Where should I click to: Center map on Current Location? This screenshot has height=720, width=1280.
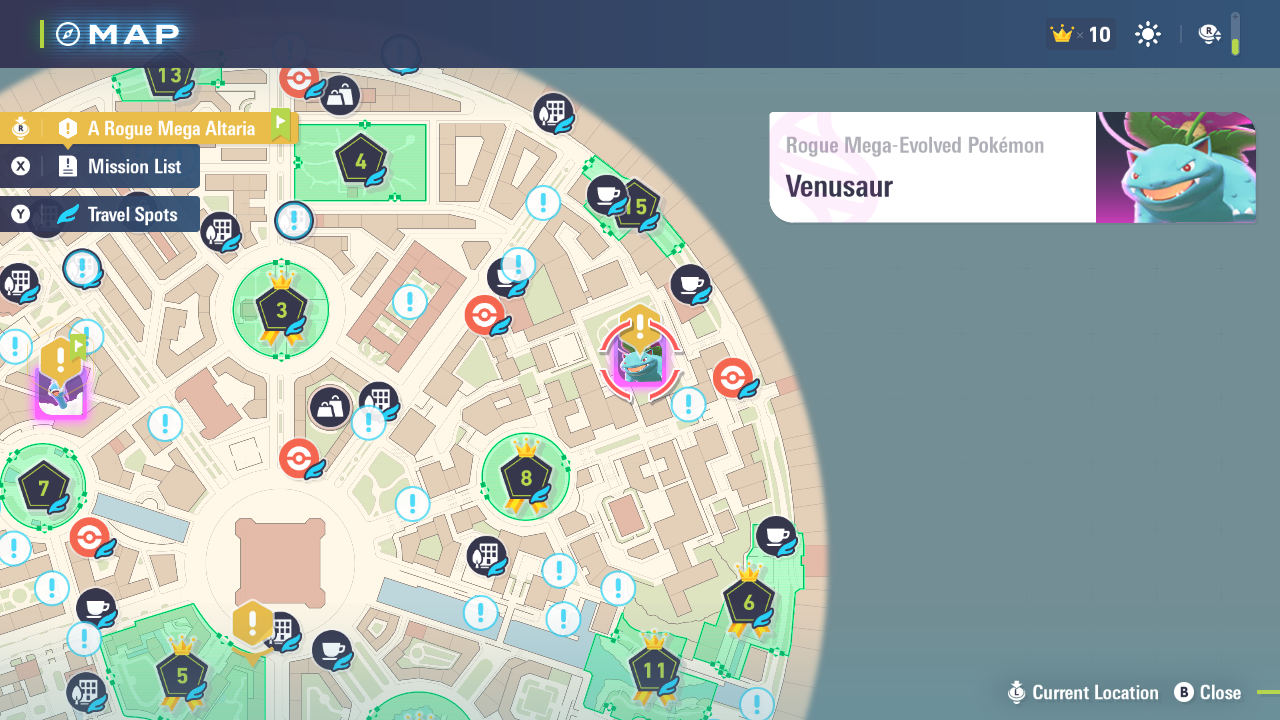click(1083, 692)
